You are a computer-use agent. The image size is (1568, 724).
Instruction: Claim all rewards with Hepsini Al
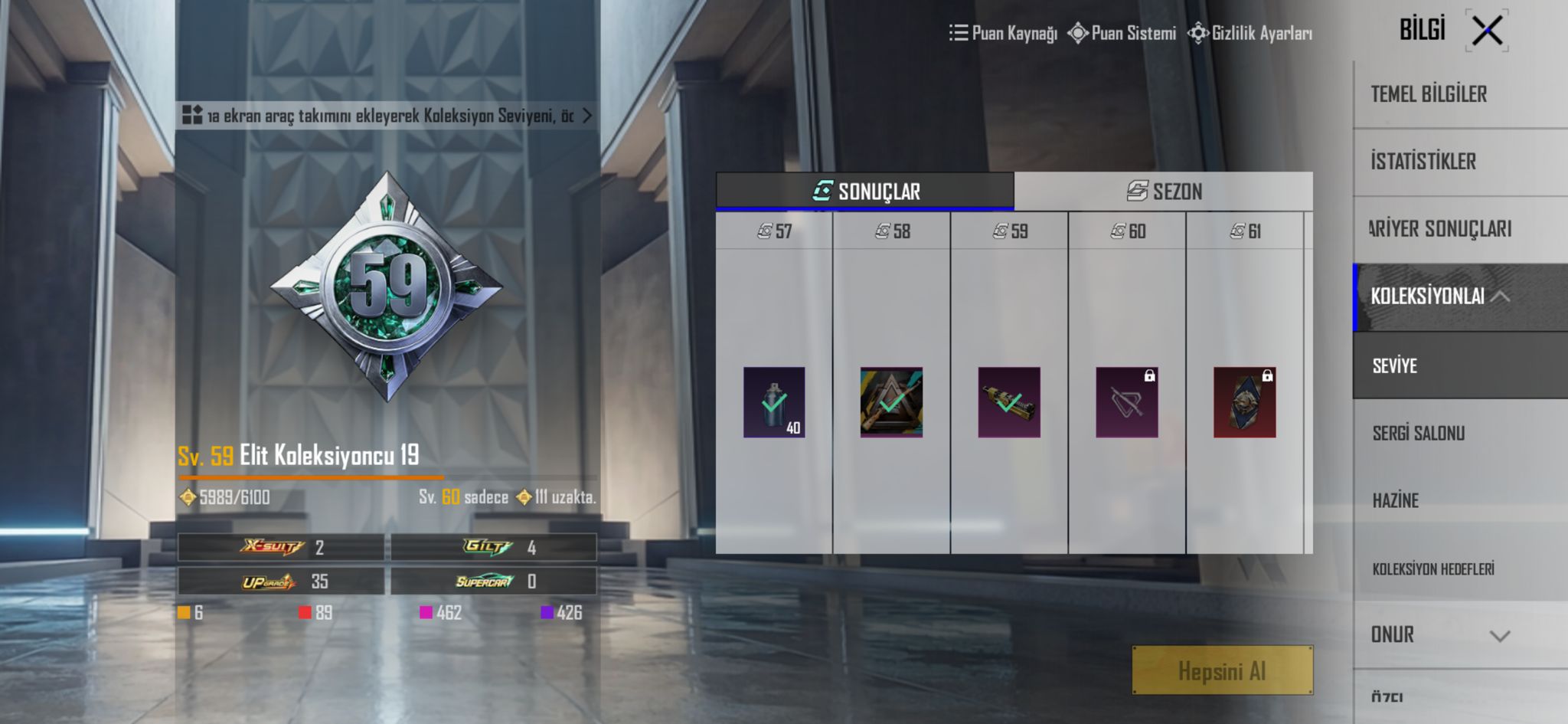[1222, 671]
